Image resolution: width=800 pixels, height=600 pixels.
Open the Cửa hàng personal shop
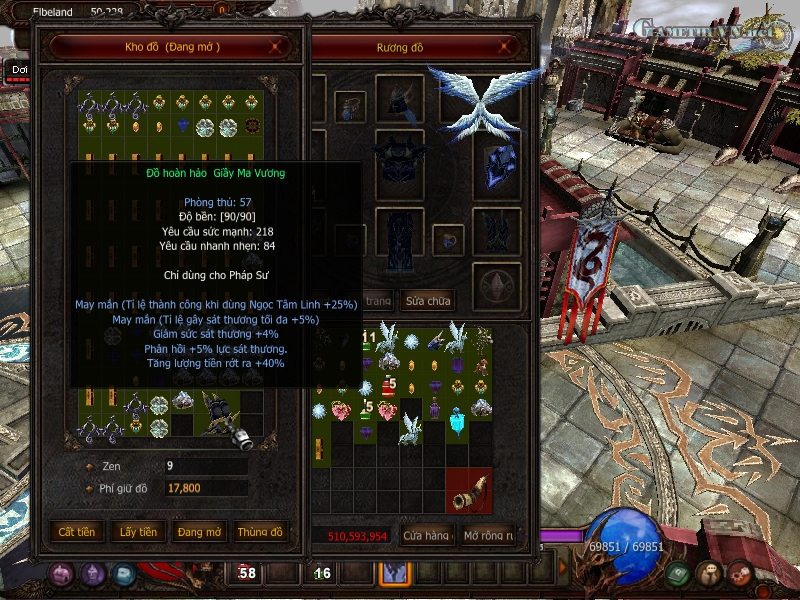(426, 536)
